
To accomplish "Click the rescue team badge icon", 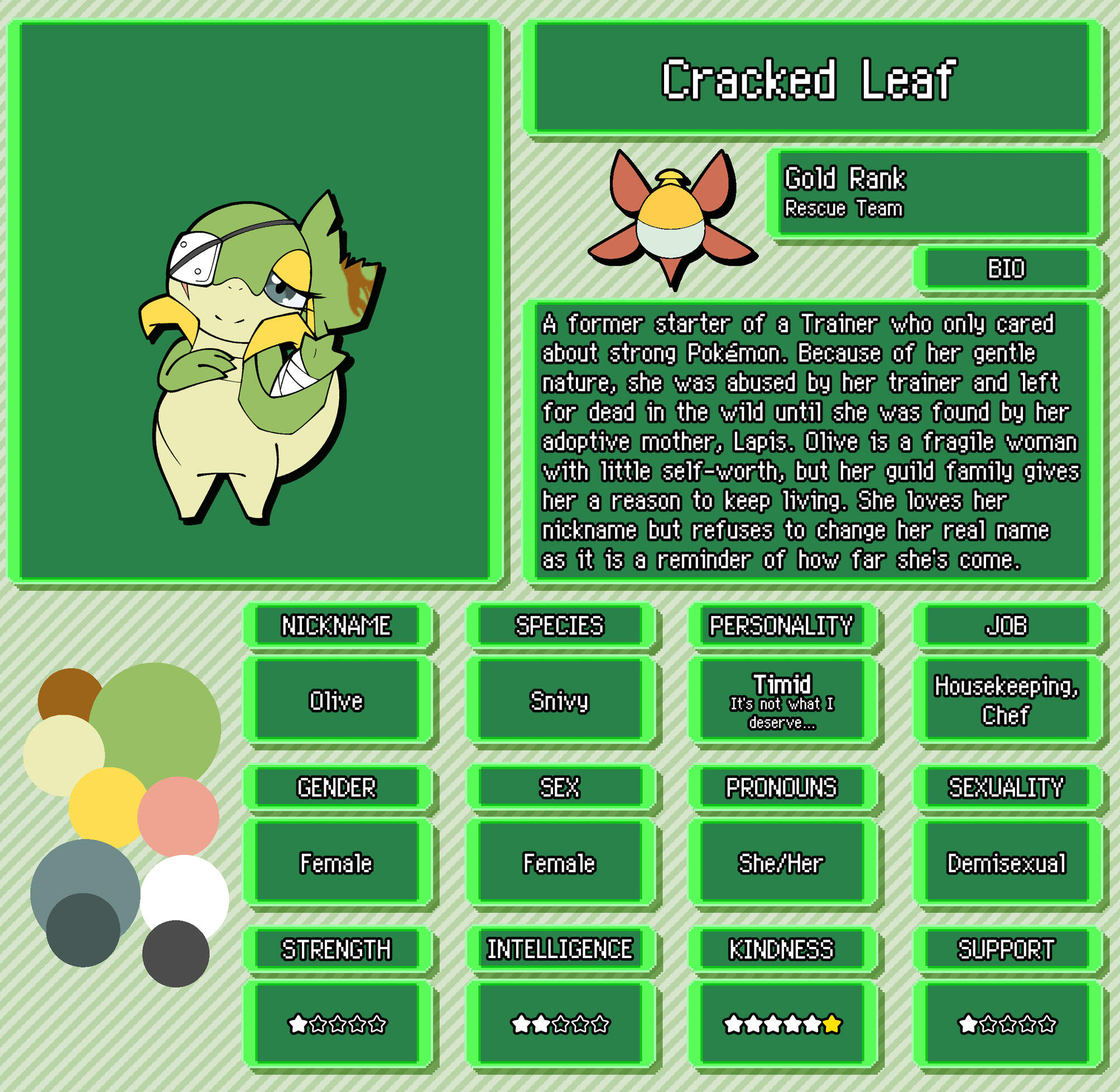I will [x=671, y=219].
